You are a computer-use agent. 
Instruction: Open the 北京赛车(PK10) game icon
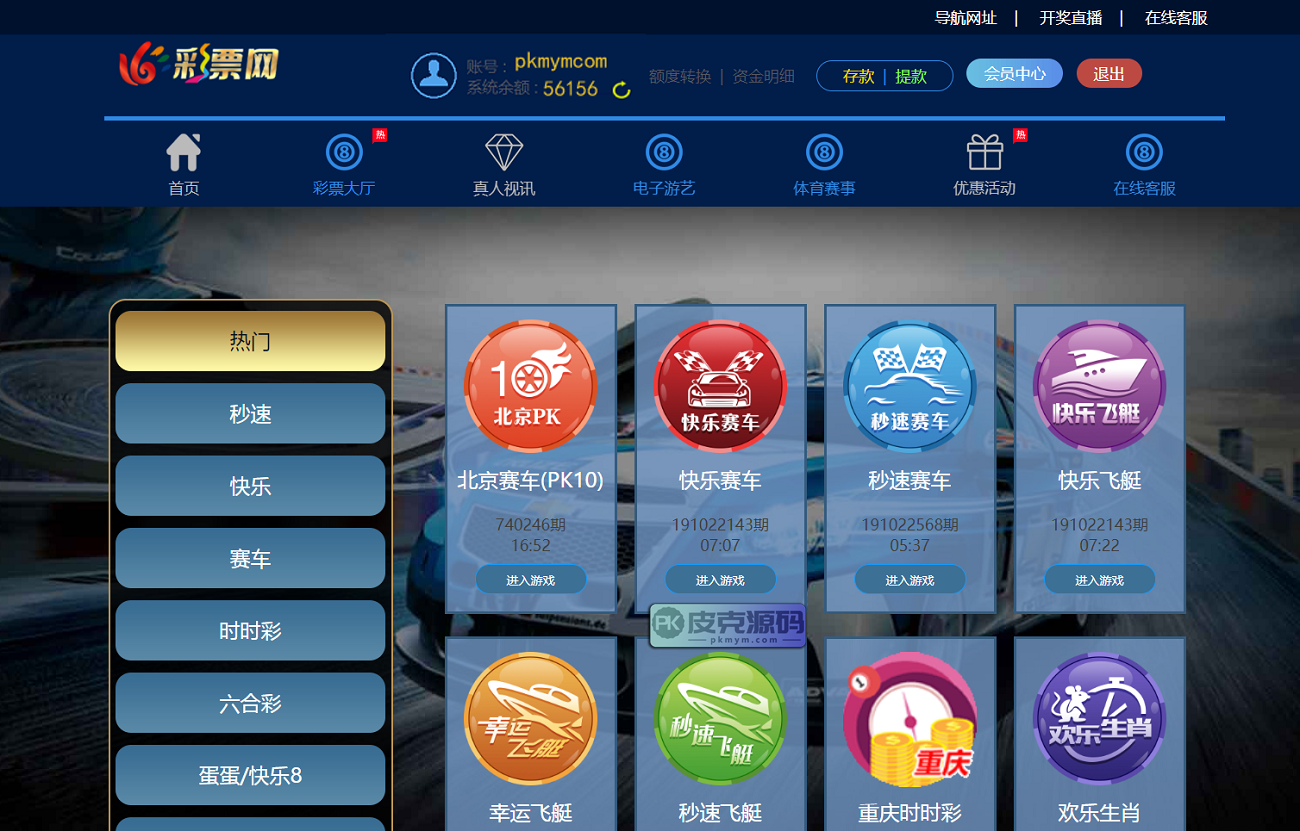(530, 385)
